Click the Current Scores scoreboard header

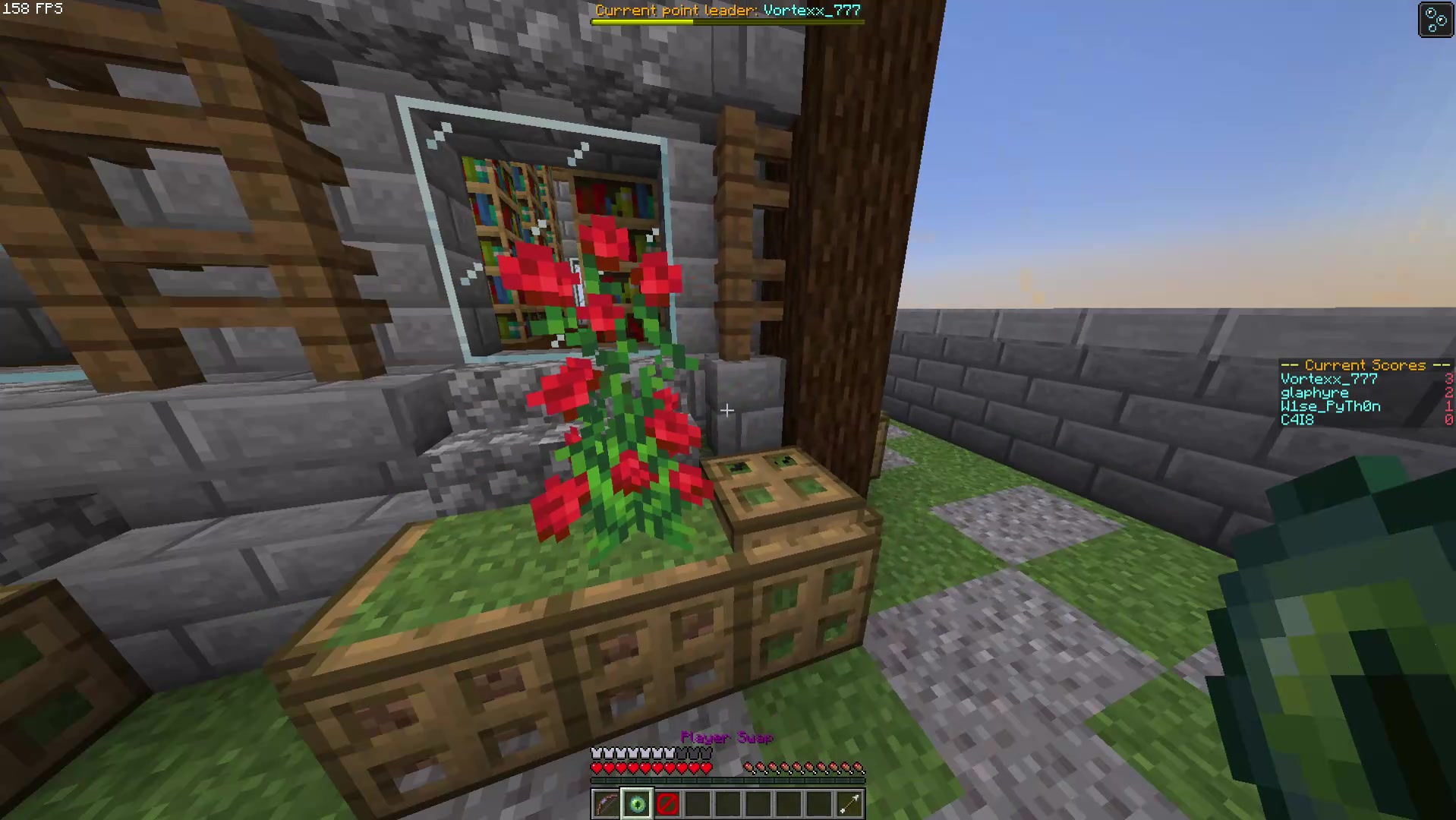[1364, 365]
